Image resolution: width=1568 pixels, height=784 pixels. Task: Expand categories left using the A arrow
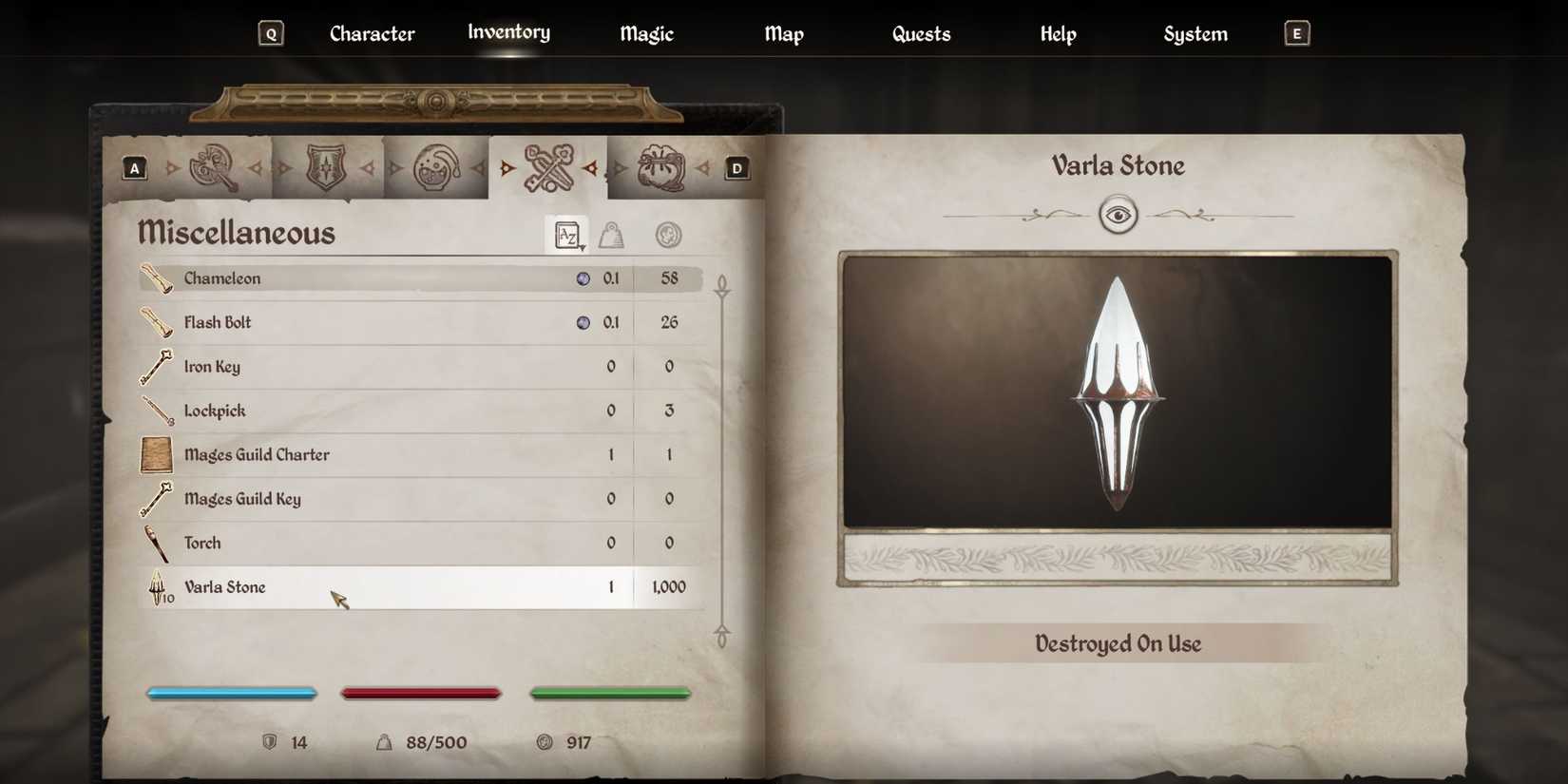[134, 166]
